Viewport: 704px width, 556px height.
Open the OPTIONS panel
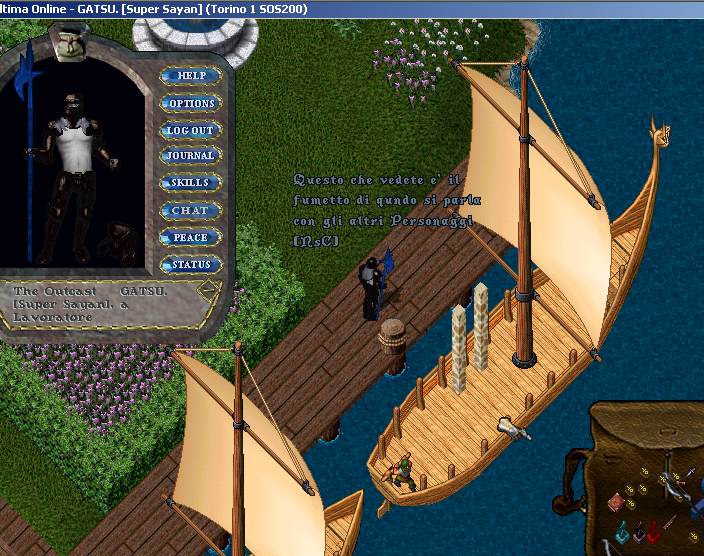tap(191, 103)
